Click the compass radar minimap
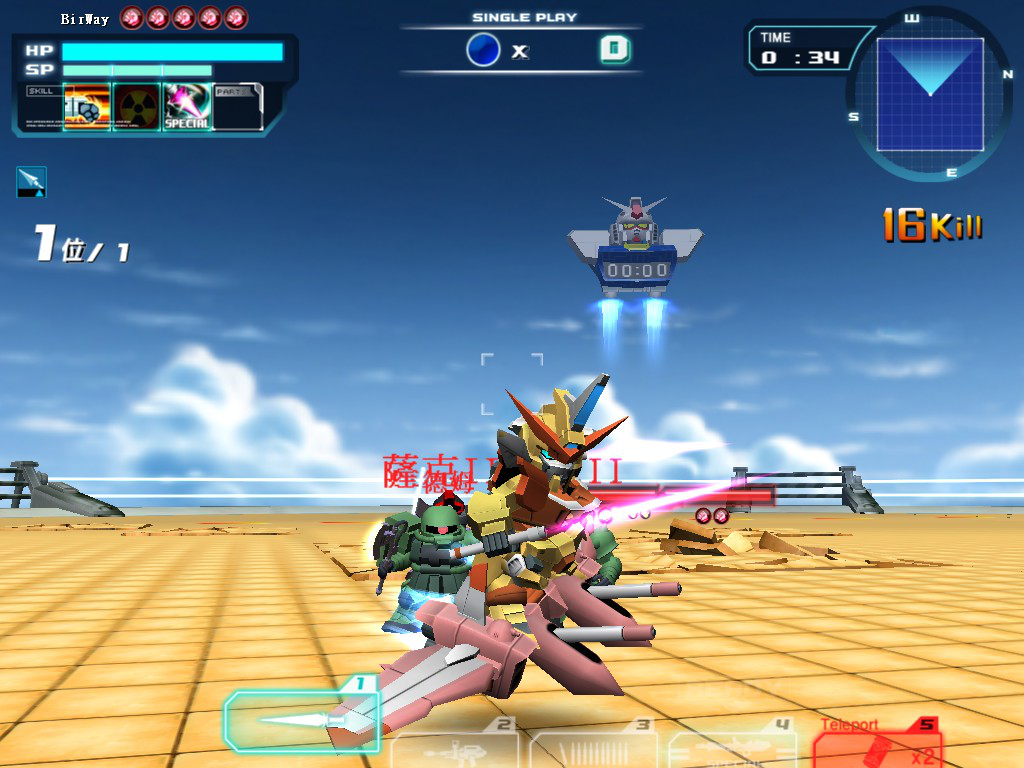 click(x=930, y=96)
